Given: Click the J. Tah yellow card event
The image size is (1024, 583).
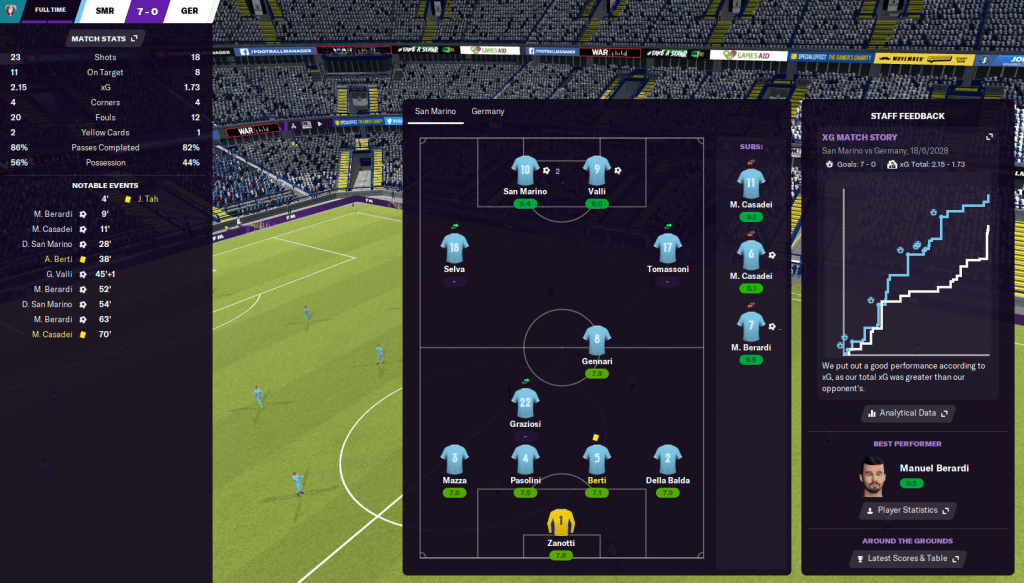Looking at the screenshot, I should coord(148,198).
